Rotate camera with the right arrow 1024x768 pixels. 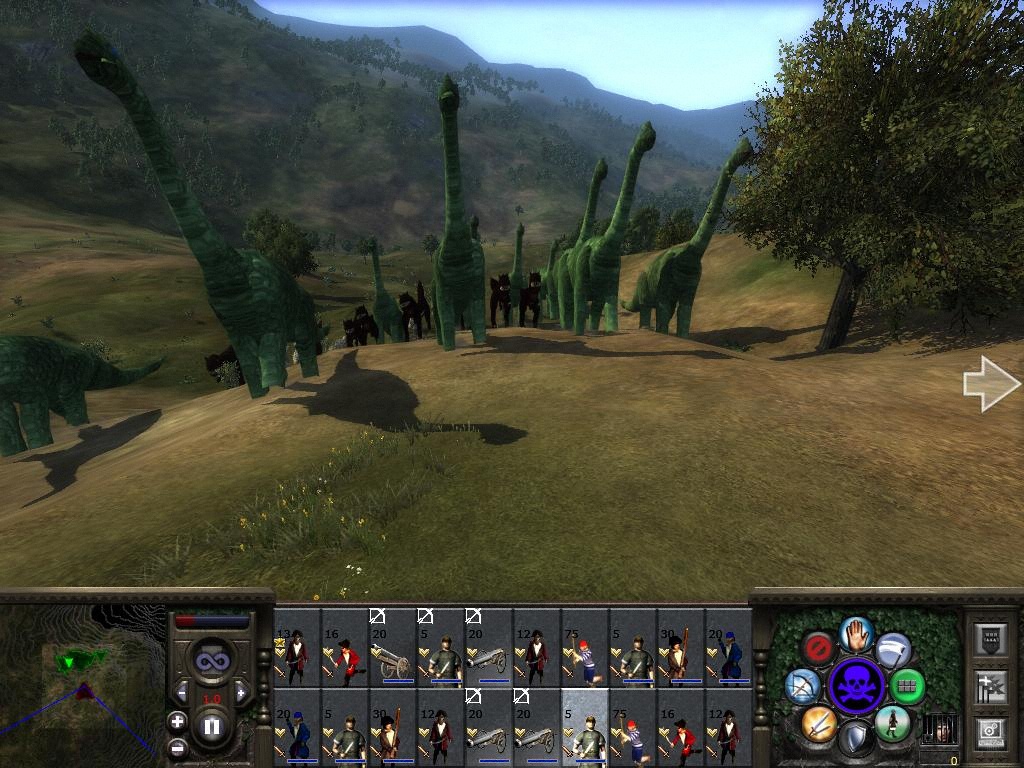coord(990,384)
